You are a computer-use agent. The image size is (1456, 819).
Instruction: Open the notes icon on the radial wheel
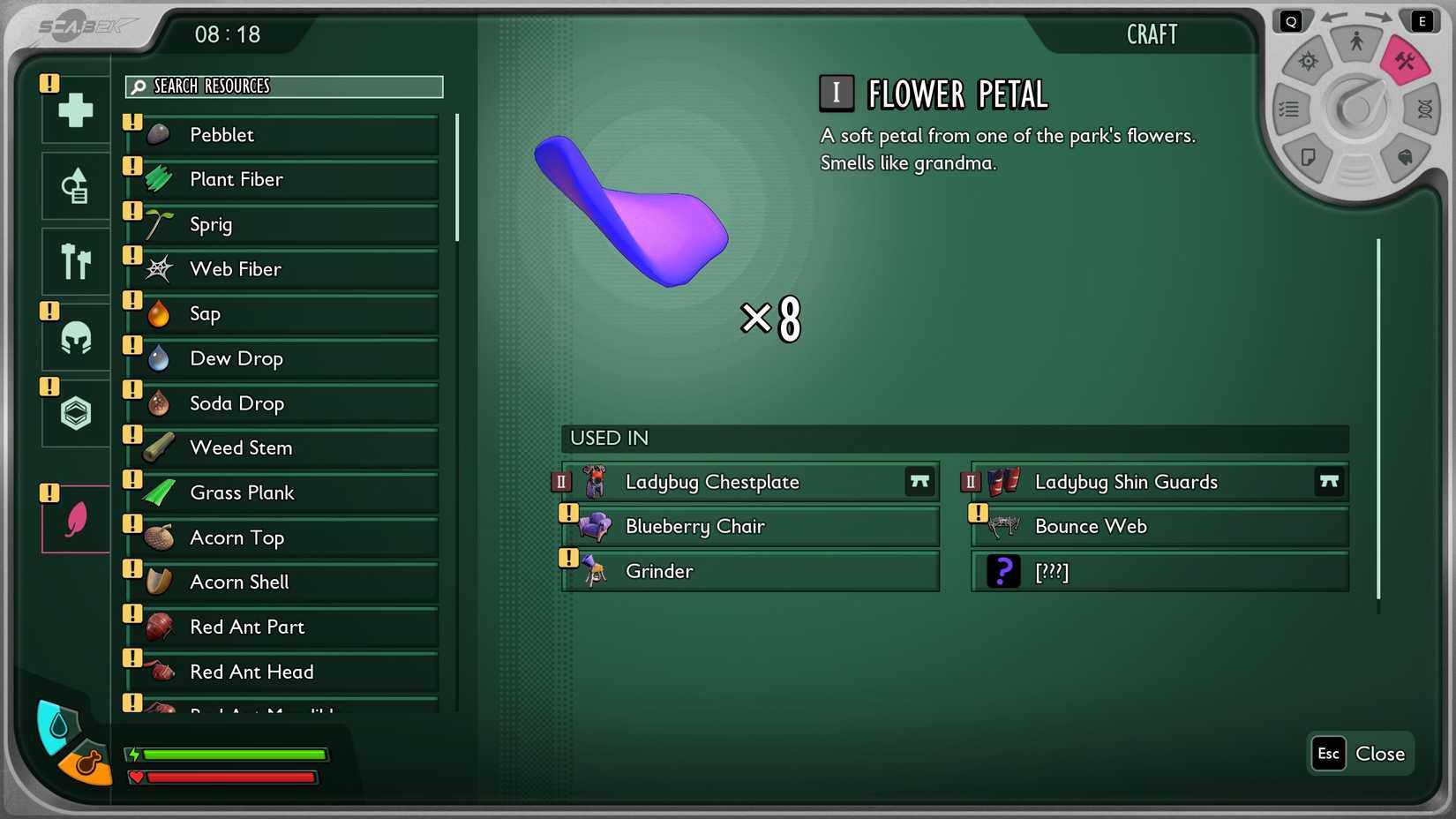[1310, 156]
